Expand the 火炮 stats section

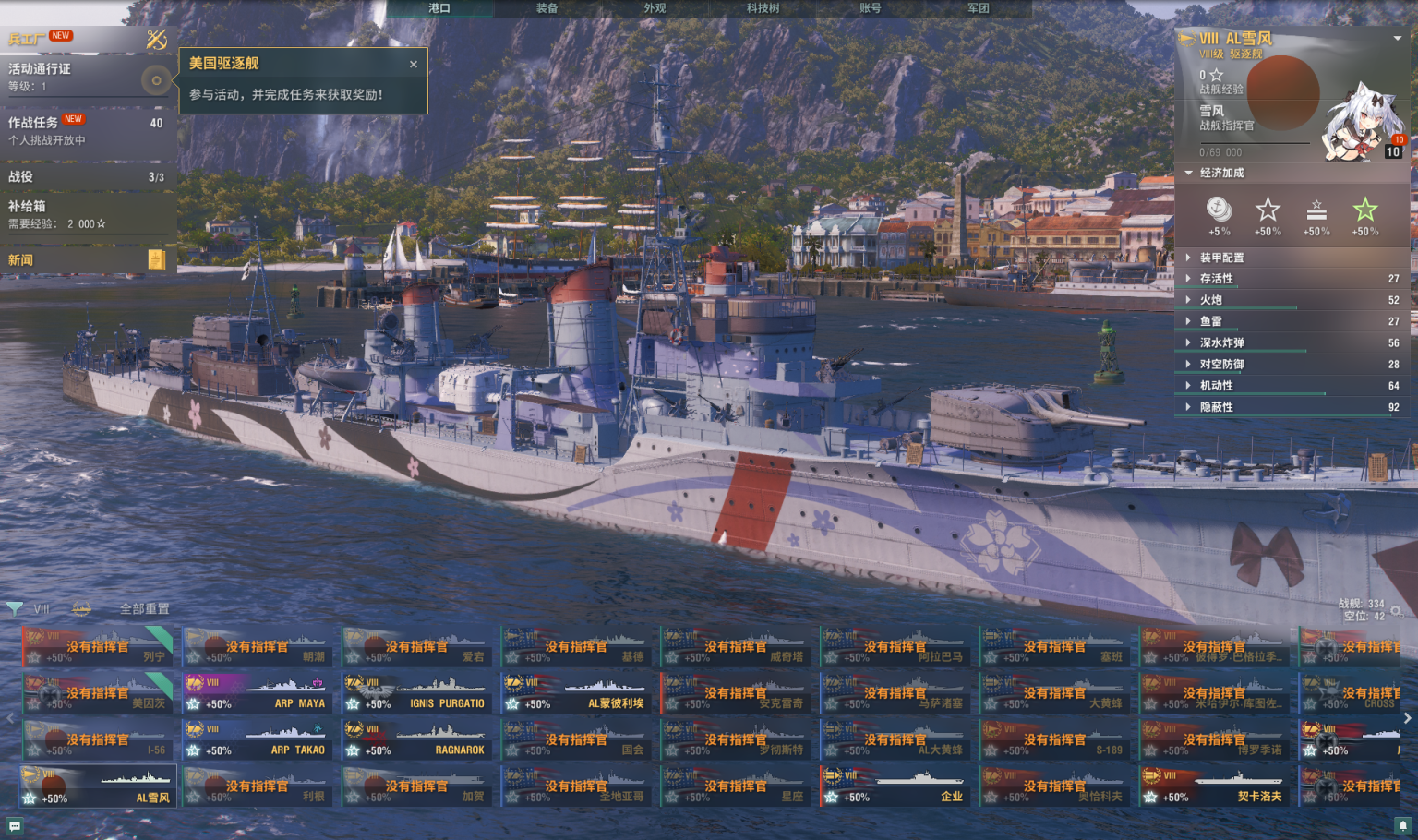coord(1211,300)
